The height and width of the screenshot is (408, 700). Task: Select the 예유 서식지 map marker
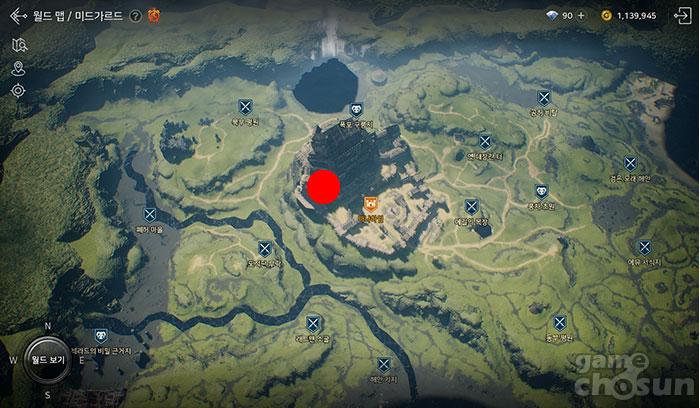pyautogui.click(x=645, y=246)
